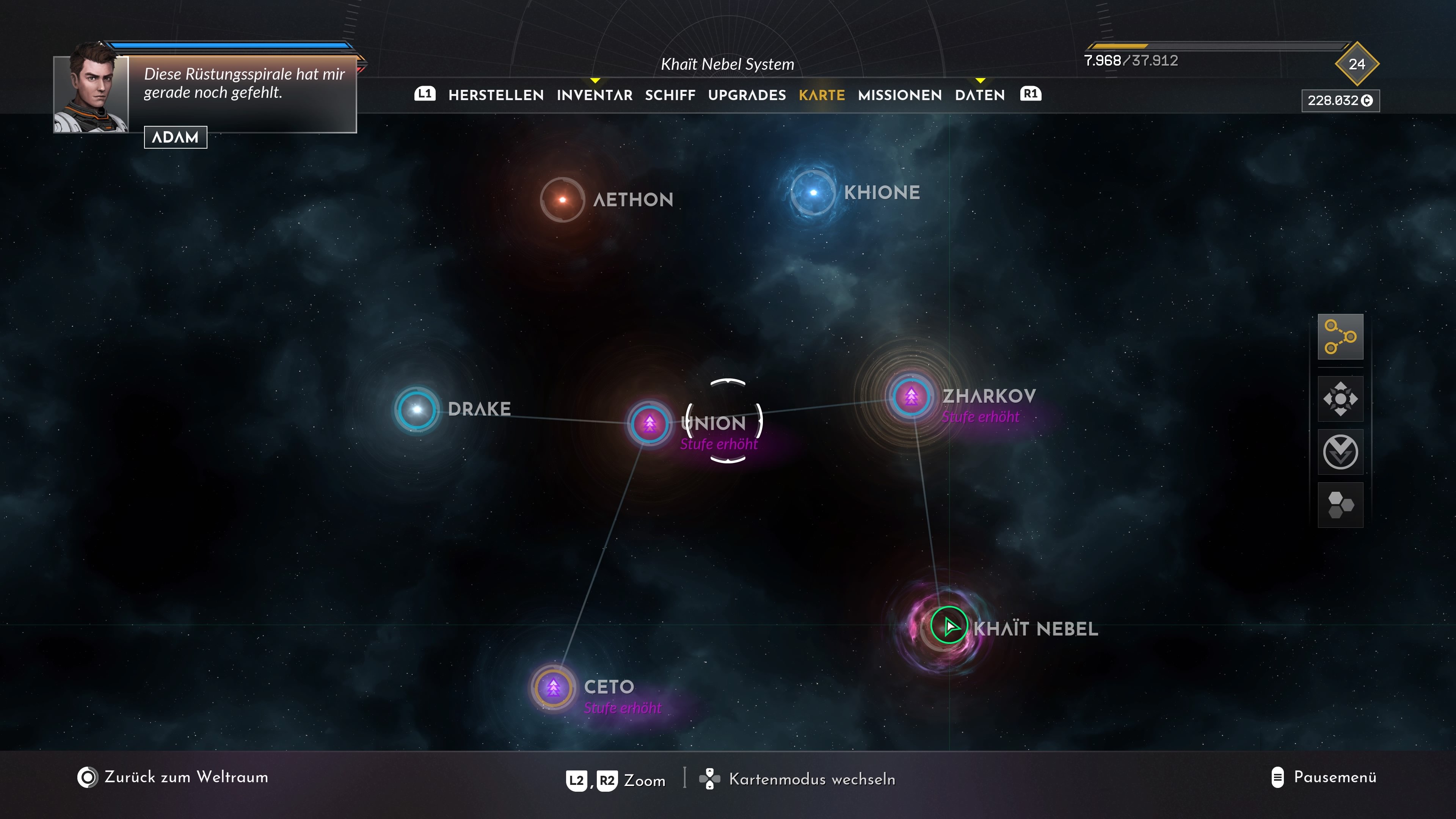This screenshot has height=819, width=1456.
Task: Click Zurück zum Weltraum at the bottom left
Action: point(186,777)
